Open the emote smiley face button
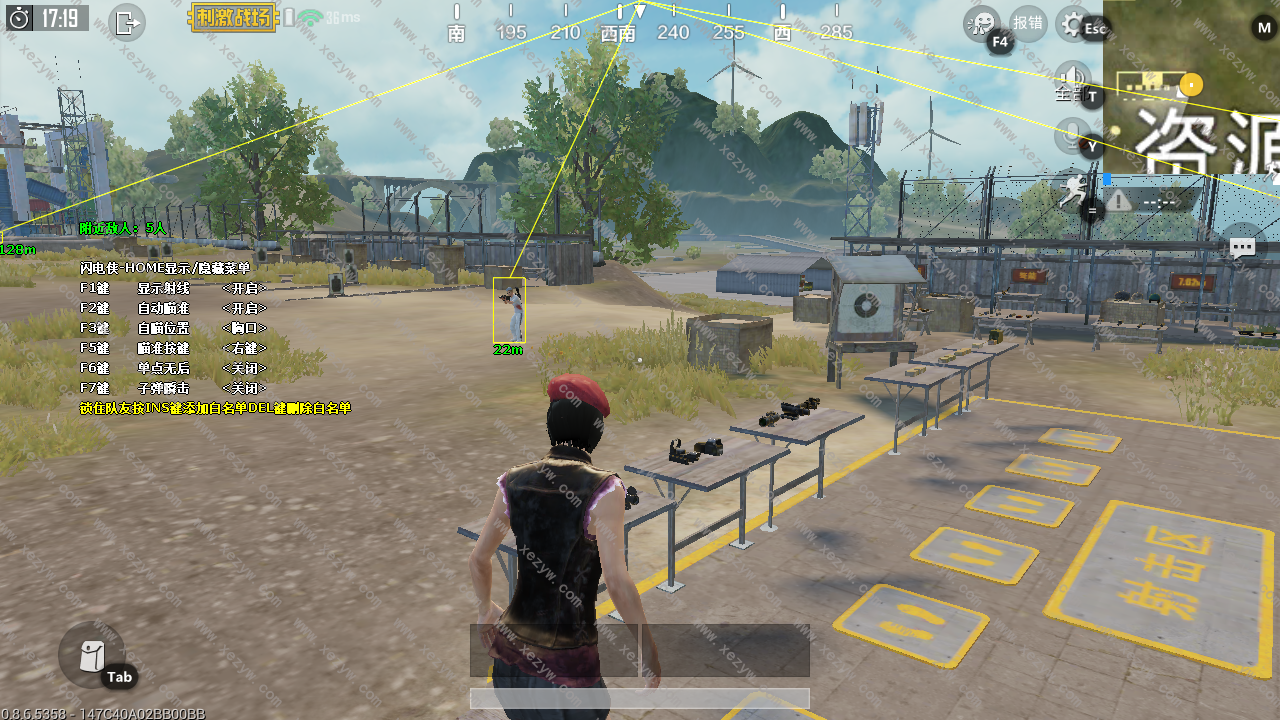The height and width of the screenshot is (720, 1280). 982,23
